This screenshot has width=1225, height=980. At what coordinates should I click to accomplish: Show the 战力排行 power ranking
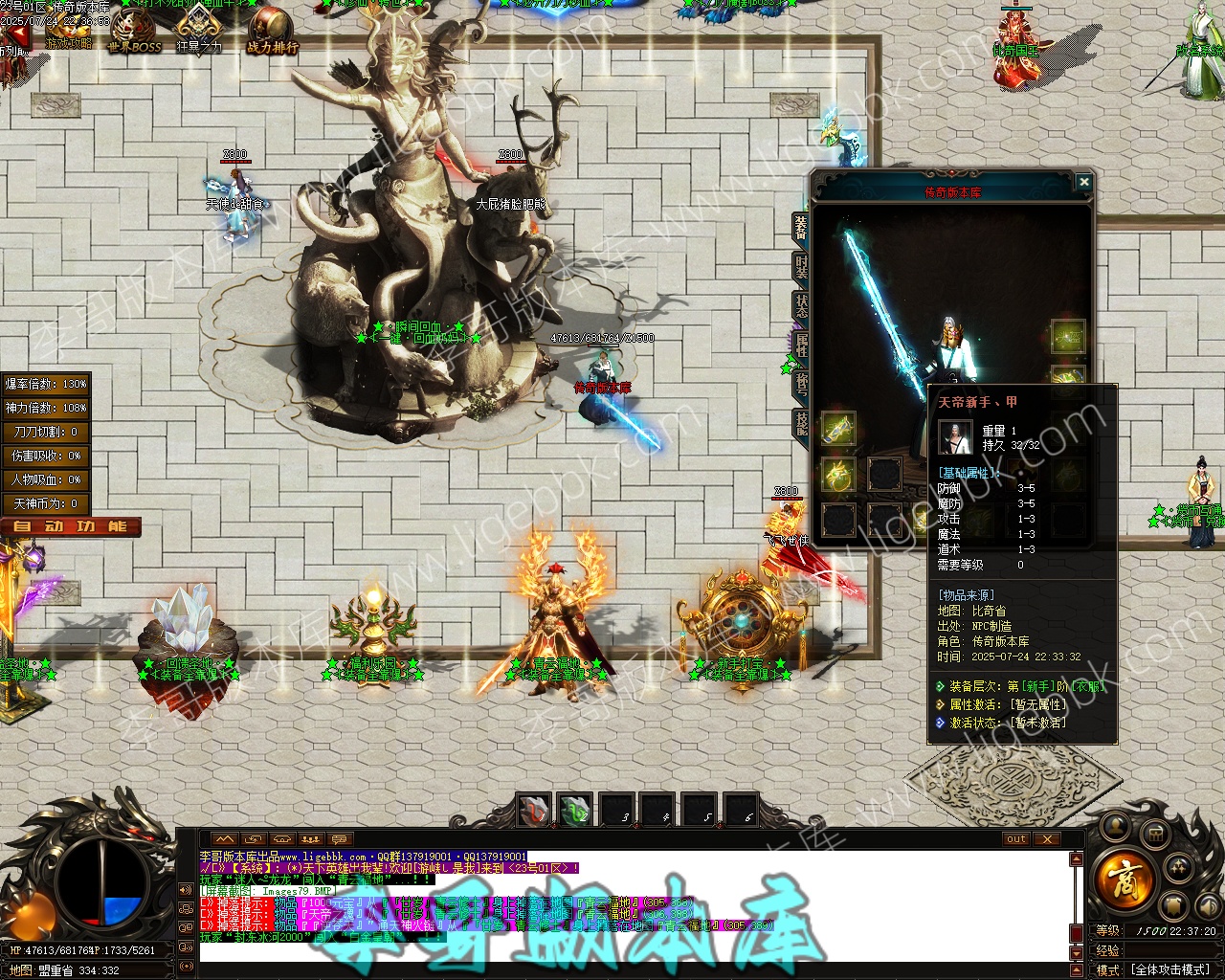point(272,34)
